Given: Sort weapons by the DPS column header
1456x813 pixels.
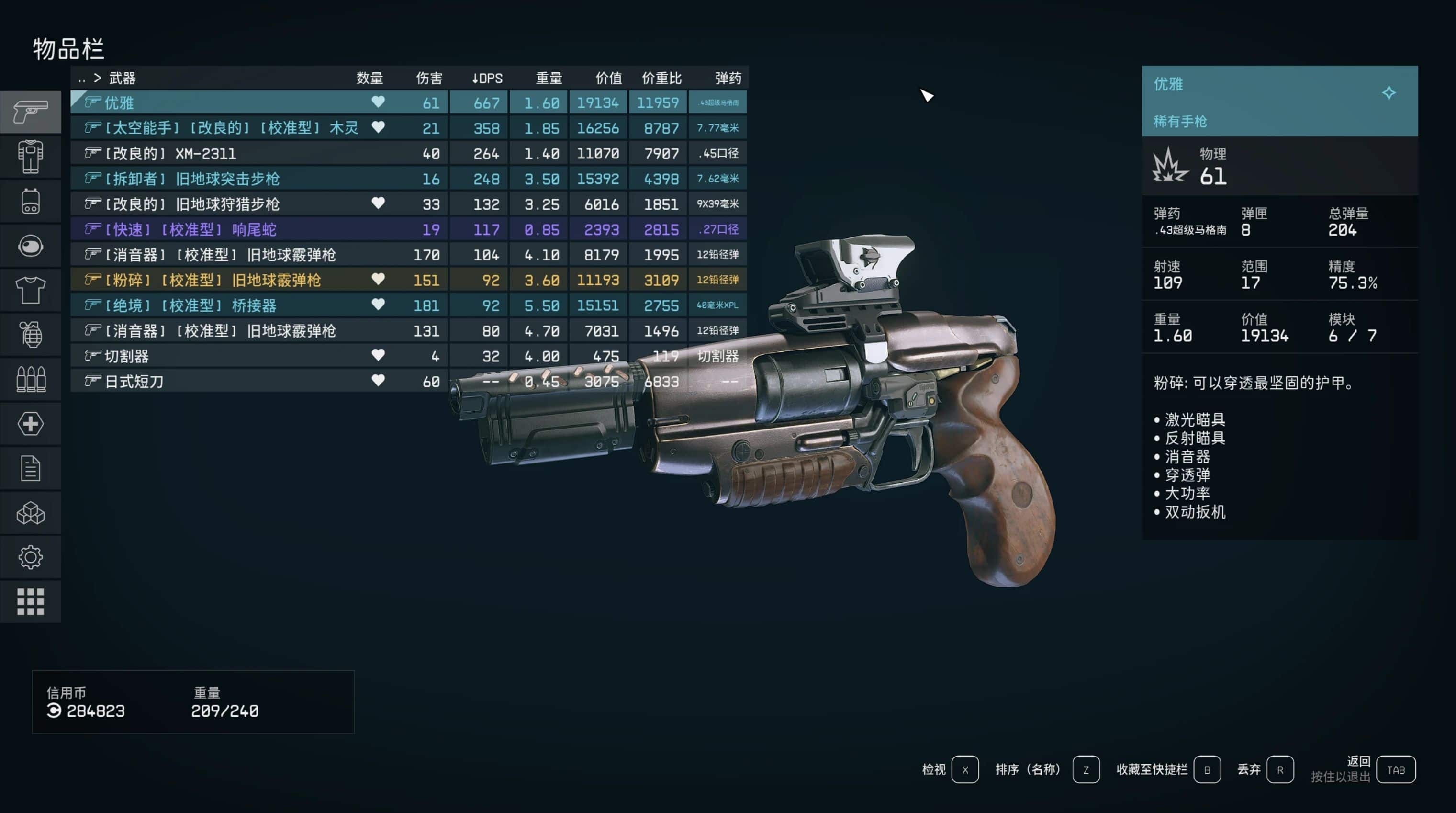Looking at the screenshot, I should click(487, 78).
